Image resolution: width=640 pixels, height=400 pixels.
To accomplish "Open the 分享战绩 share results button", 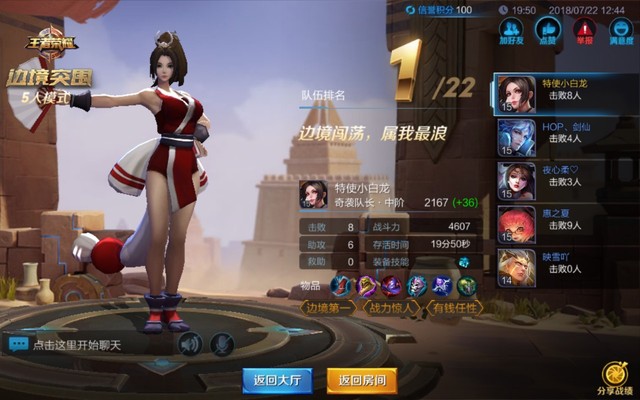I will 613,378.
